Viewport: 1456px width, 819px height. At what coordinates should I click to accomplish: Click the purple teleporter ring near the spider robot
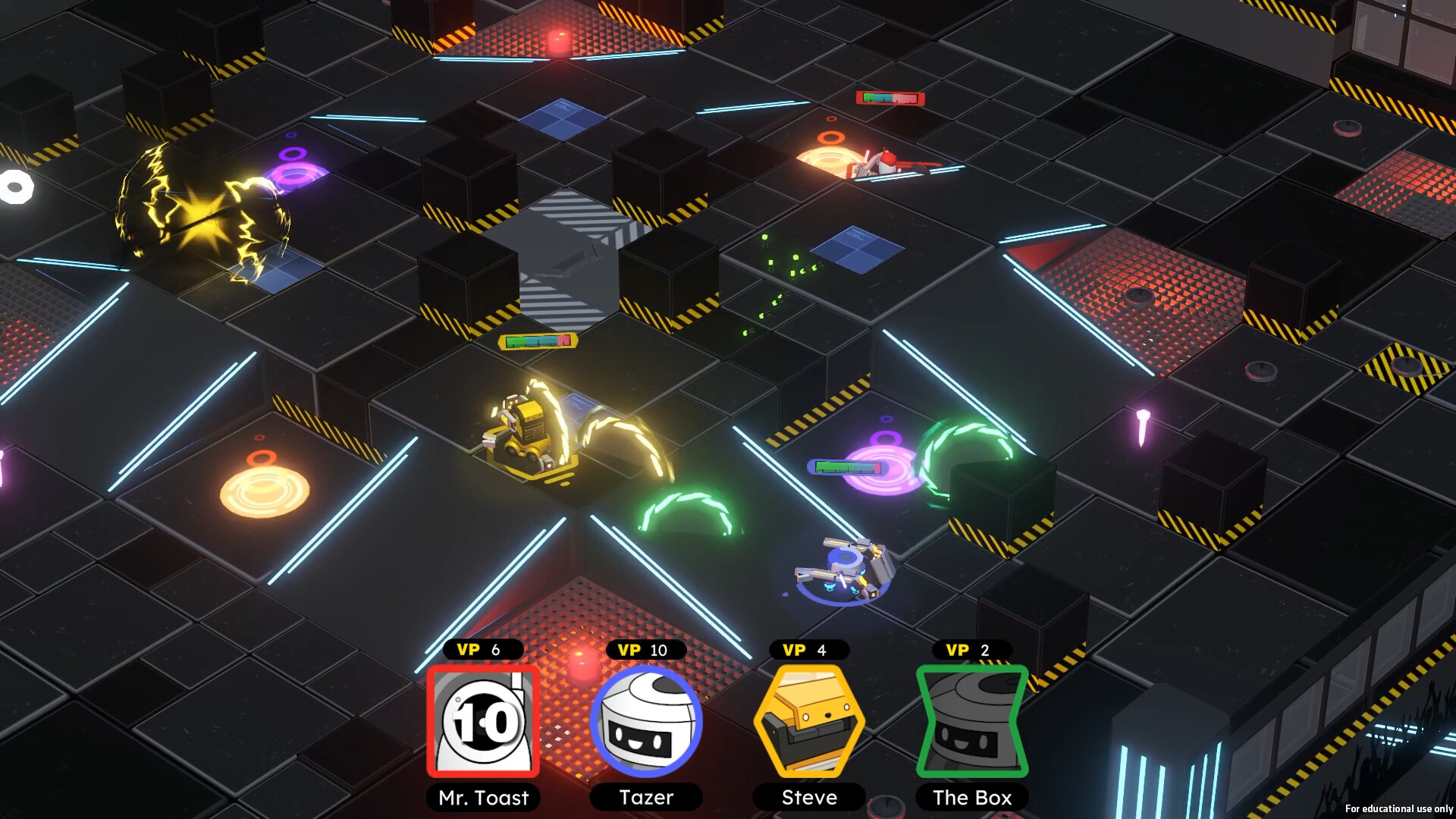tap(883, 470)
